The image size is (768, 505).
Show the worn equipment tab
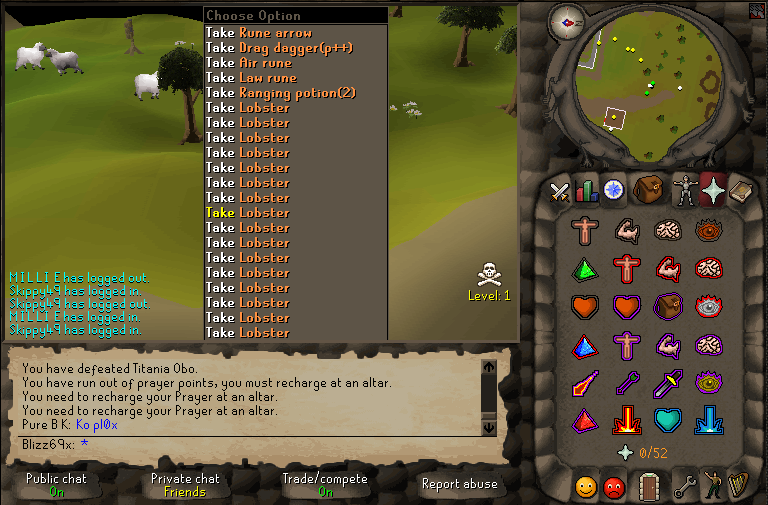tap(685, 190)
